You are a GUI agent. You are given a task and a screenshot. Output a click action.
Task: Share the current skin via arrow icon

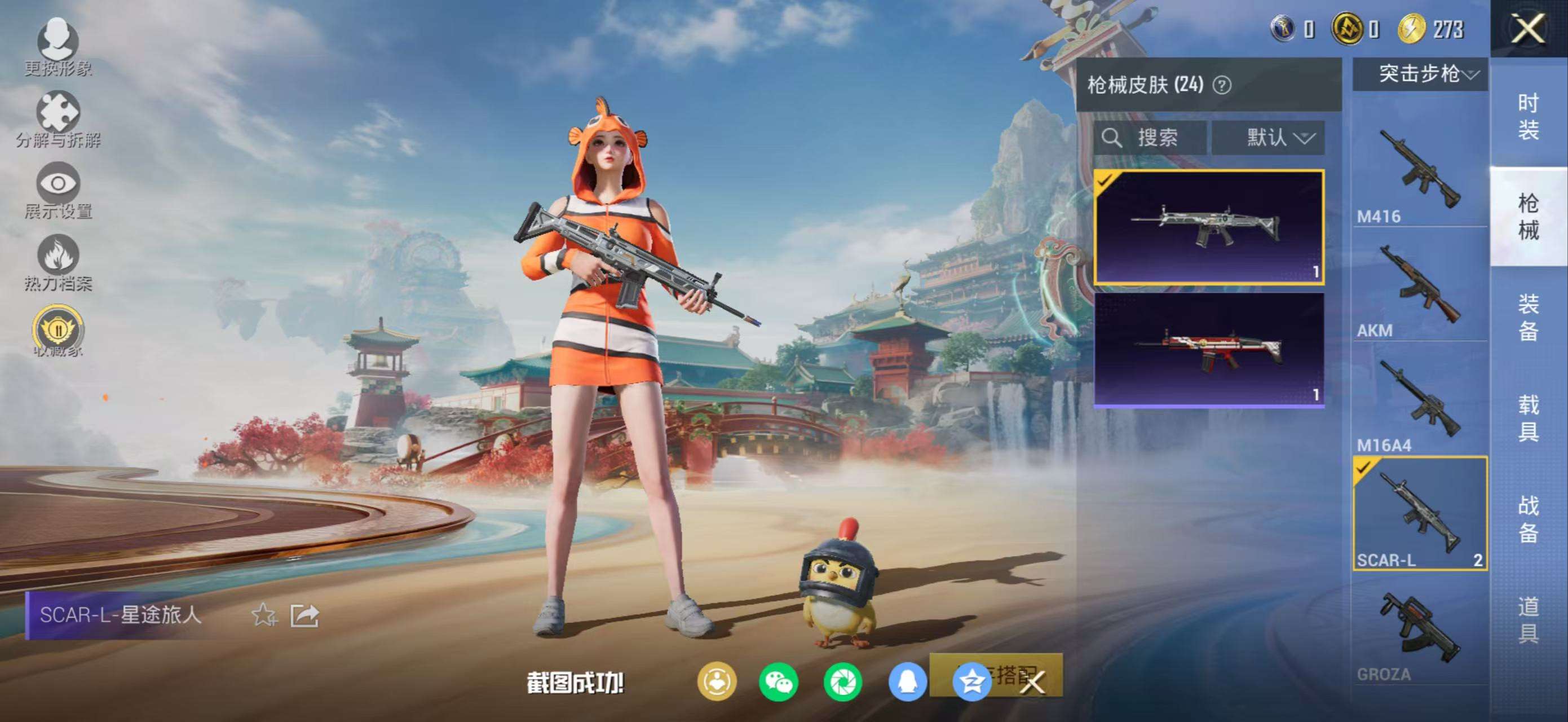(304, 615)
